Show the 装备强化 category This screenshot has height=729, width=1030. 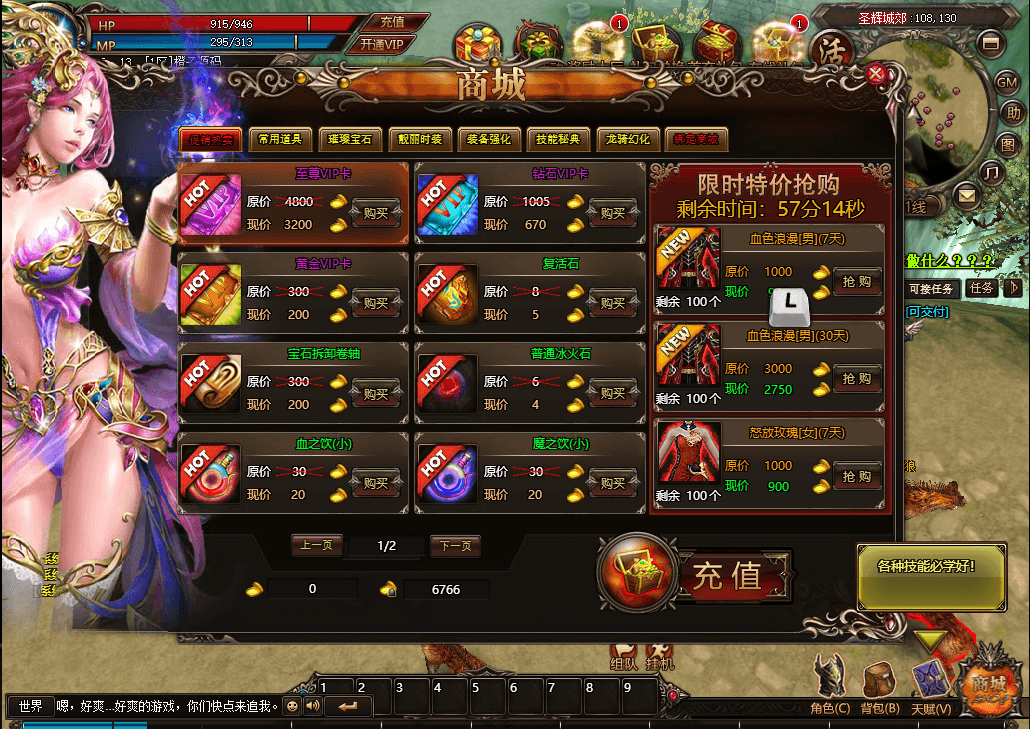489,140
